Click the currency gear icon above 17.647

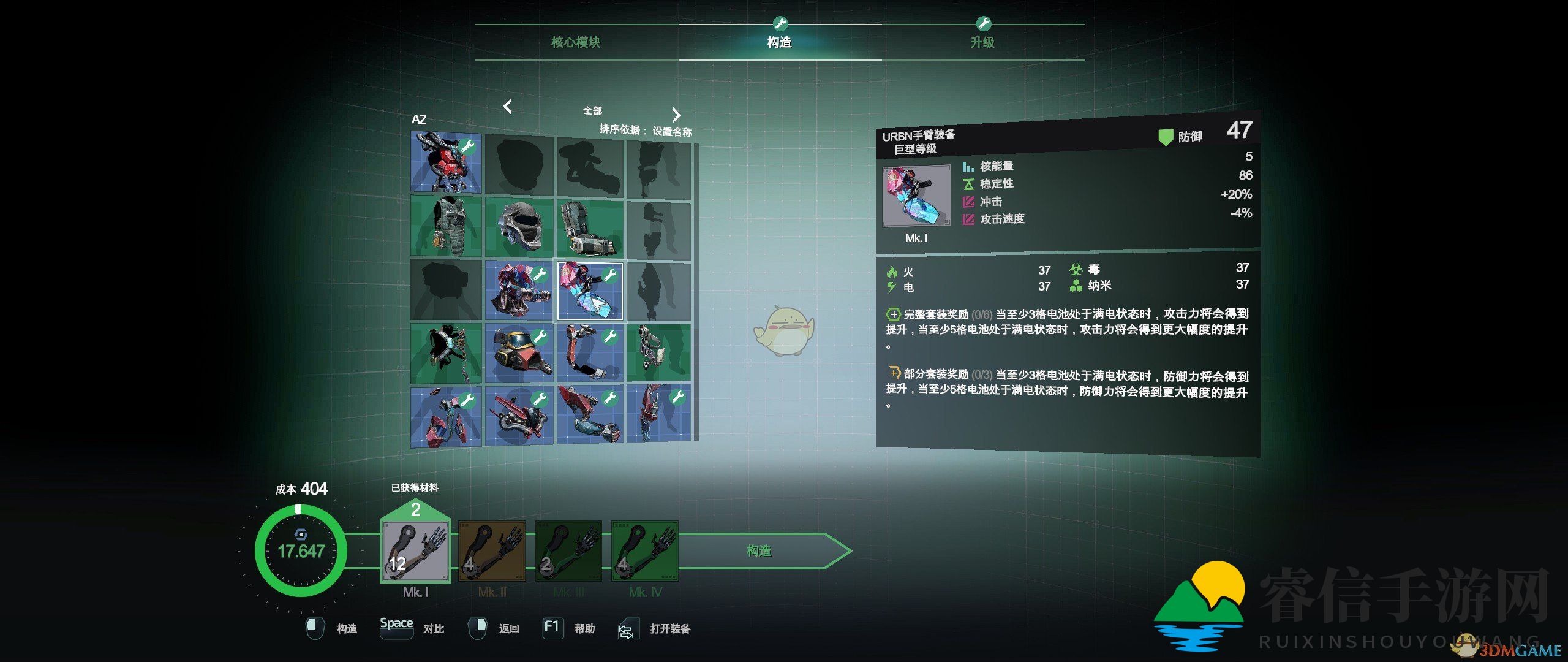coord(300,534)
